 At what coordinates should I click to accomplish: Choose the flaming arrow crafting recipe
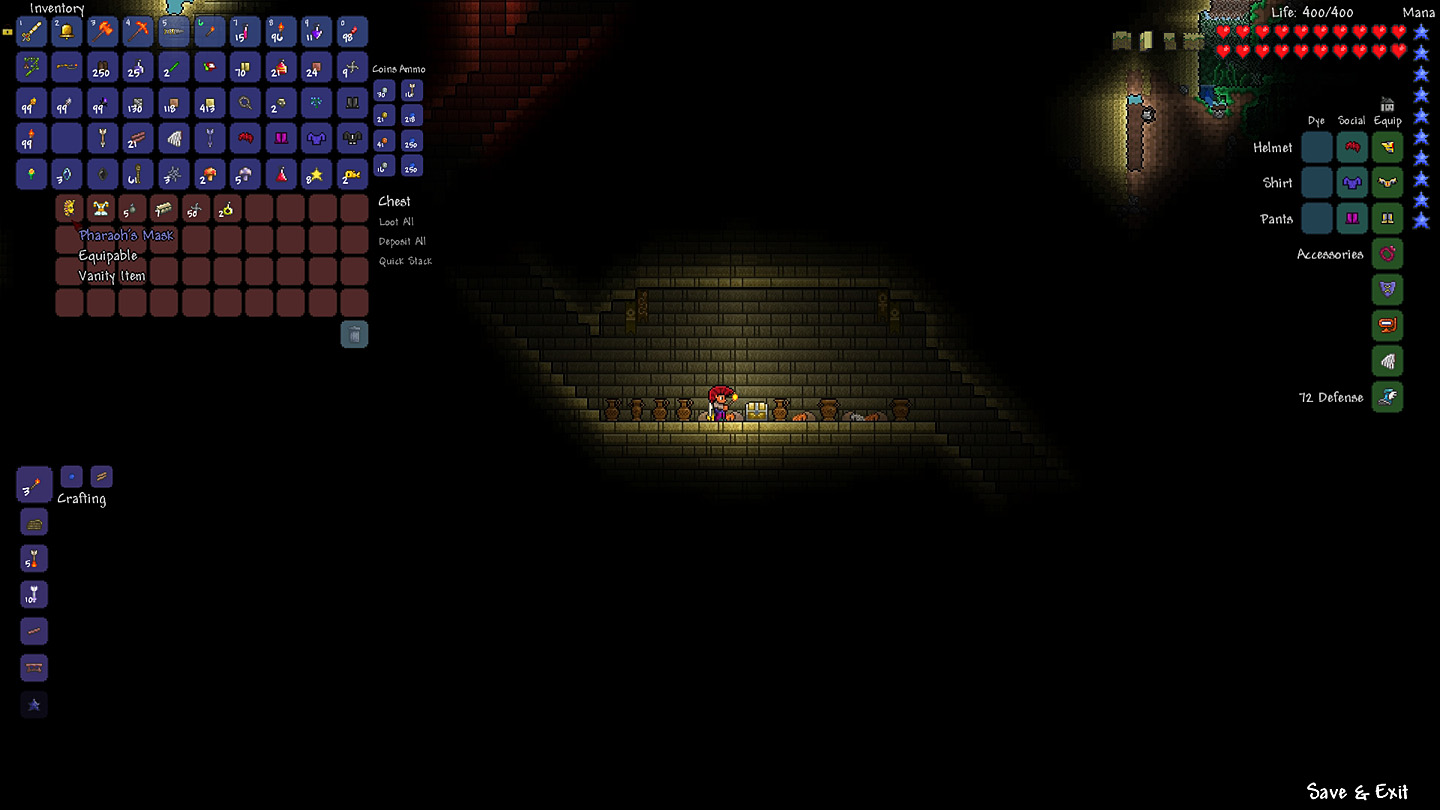34,558
